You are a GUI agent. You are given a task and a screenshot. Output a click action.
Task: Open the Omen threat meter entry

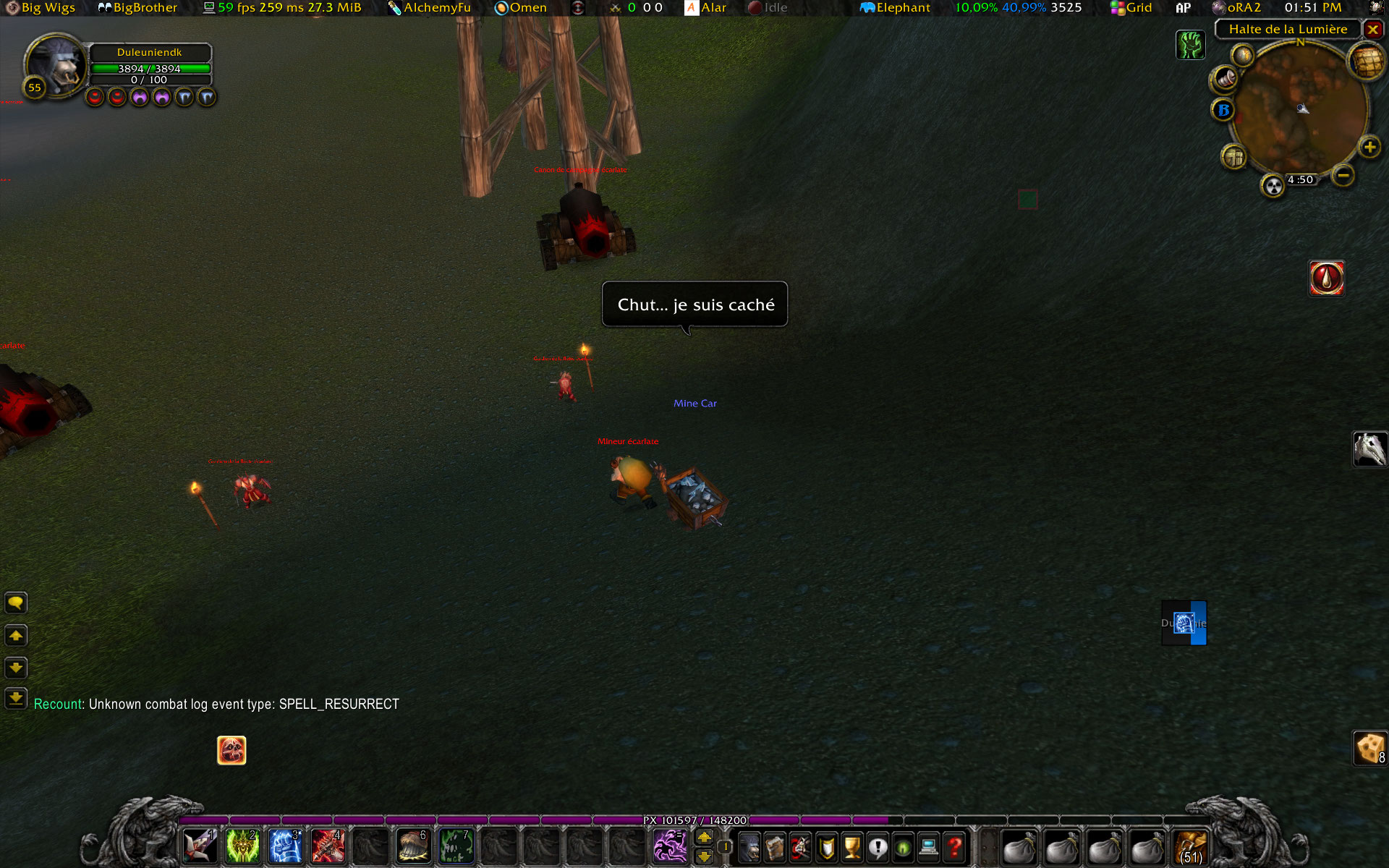(521, 8)
